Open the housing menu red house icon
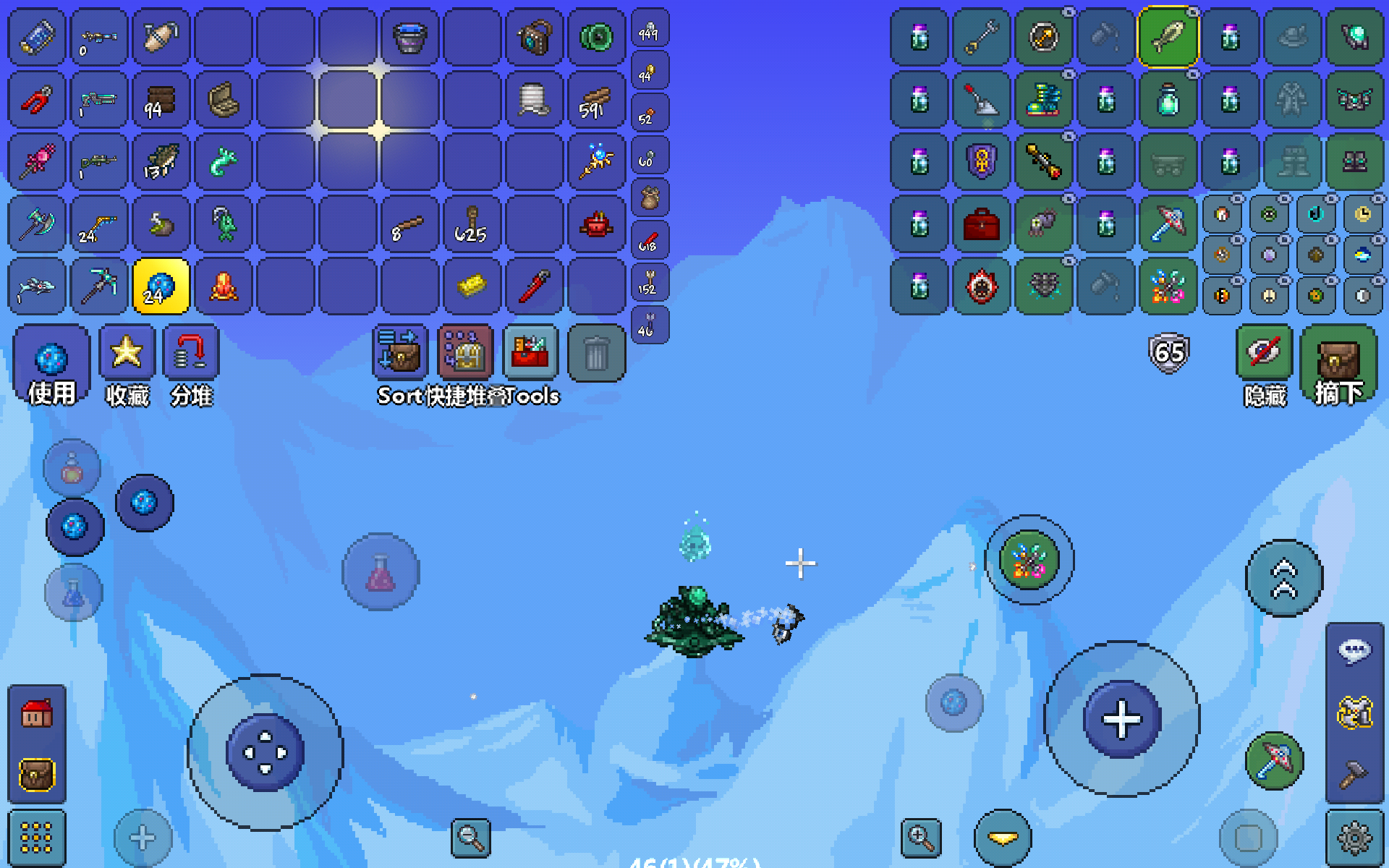The image size is (1389, 868). [x=36, y=714]
